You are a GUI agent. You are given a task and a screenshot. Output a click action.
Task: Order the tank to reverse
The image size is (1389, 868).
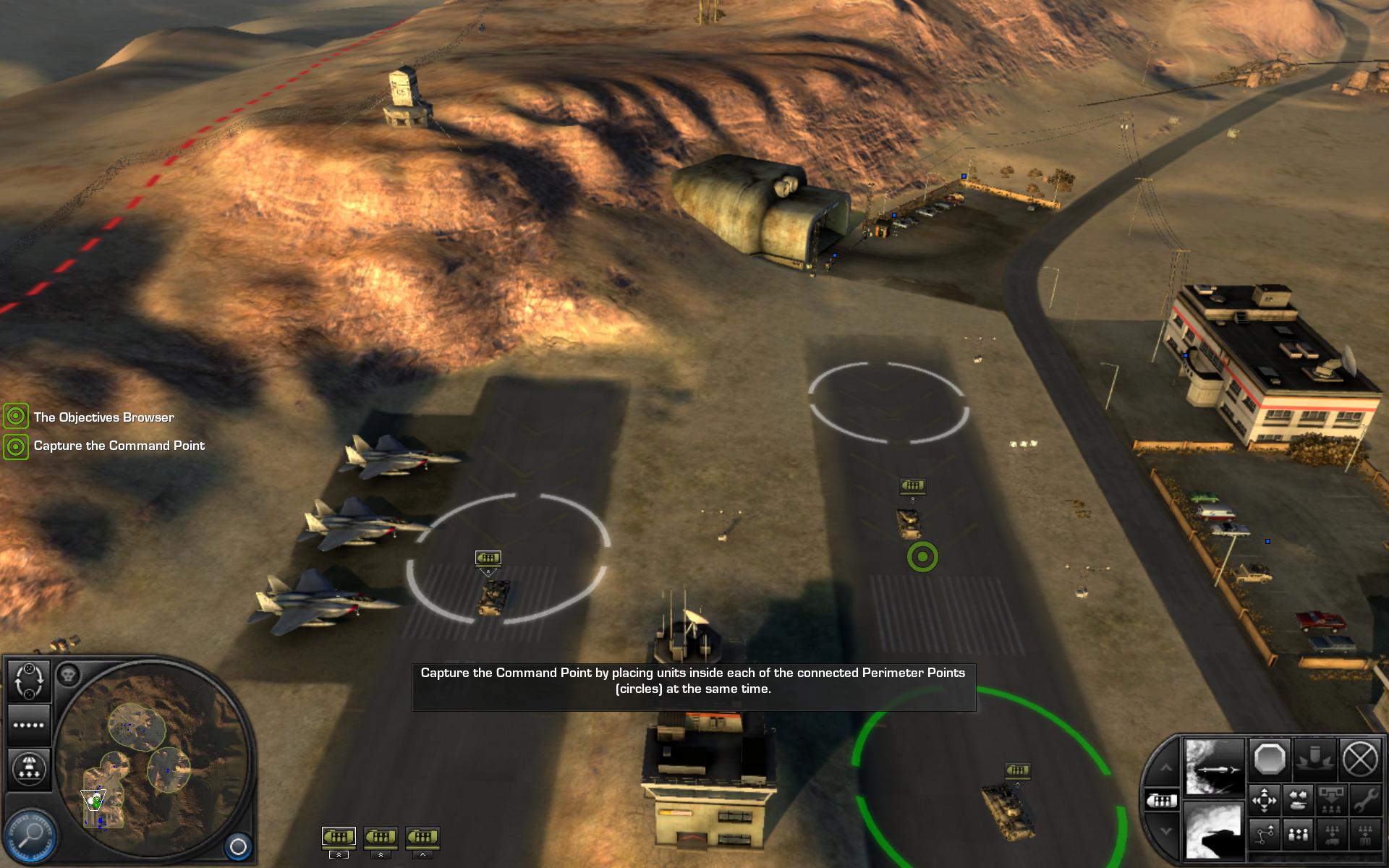[1299, 800]
